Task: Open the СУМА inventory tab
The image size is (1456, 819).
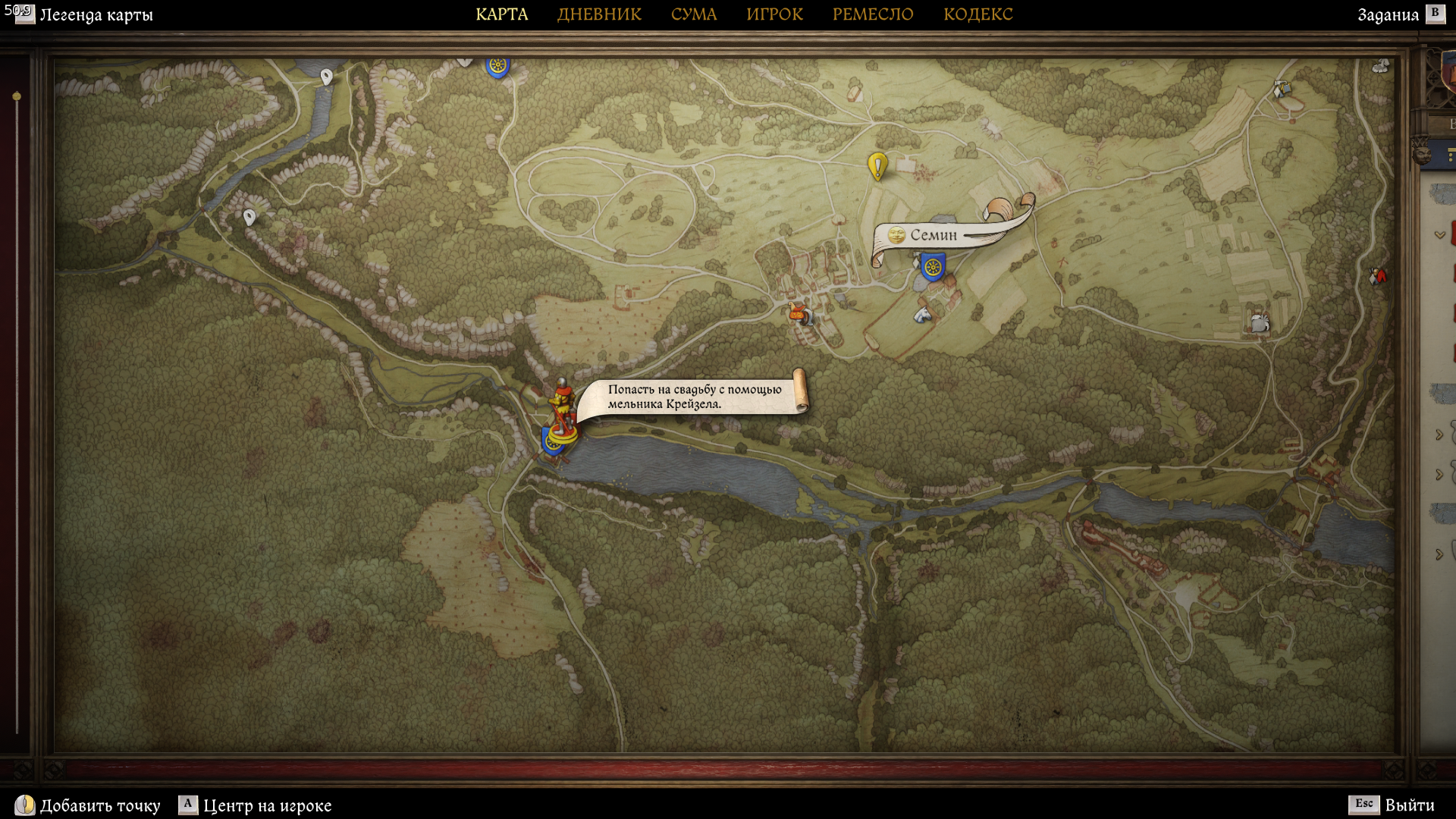Action: [x=693, y=14]
